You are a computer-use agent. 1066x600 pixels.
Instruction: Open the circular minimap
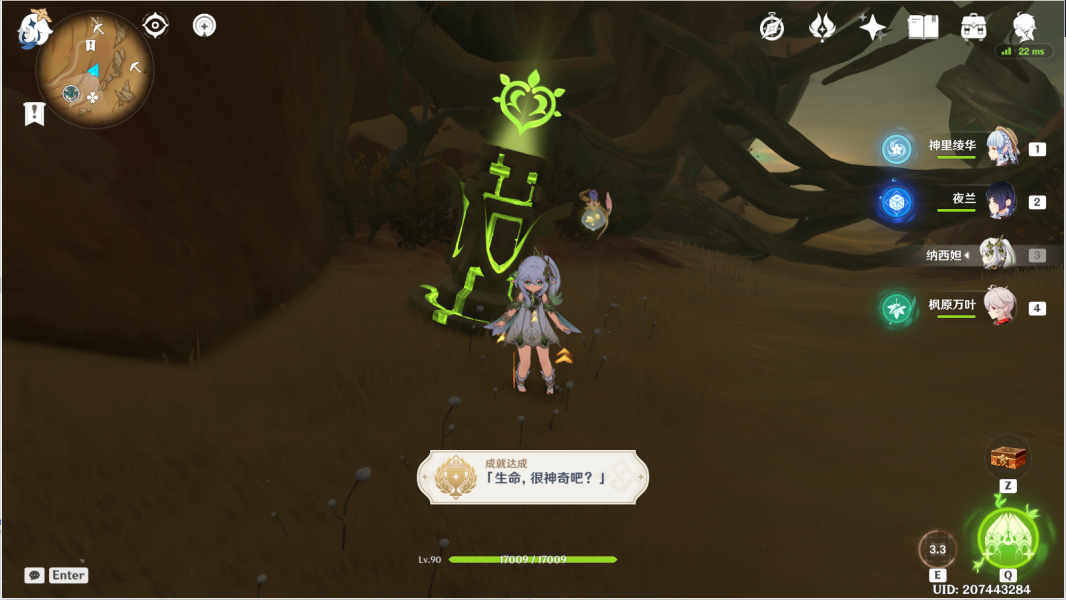point(95,70)
